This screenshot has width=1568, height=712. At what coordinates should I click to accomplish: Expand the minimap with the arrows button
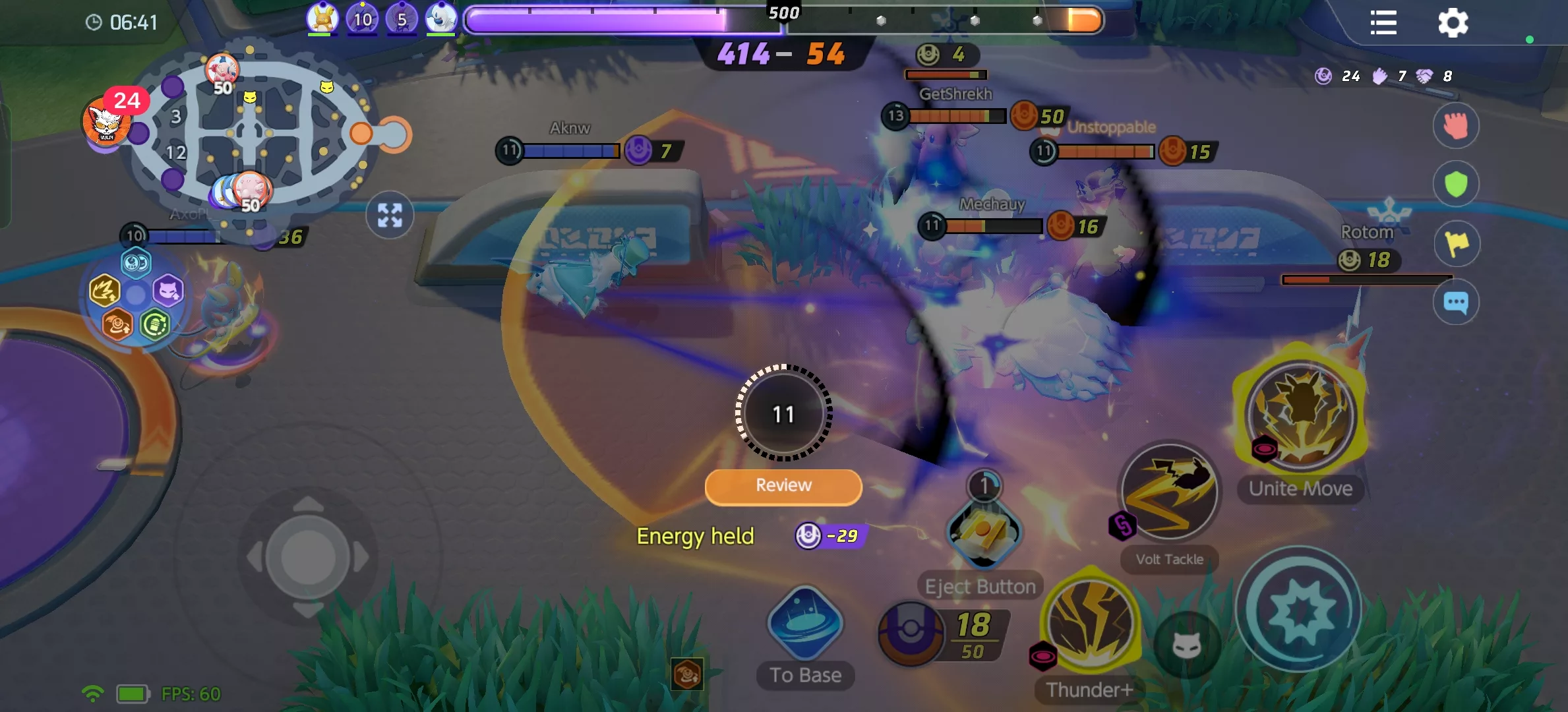(390, 215)
